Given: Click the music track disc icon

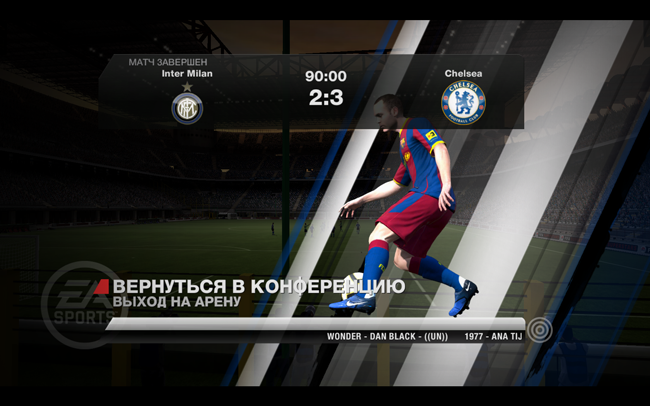Looking at the screenshot, I should pos(541,330).
